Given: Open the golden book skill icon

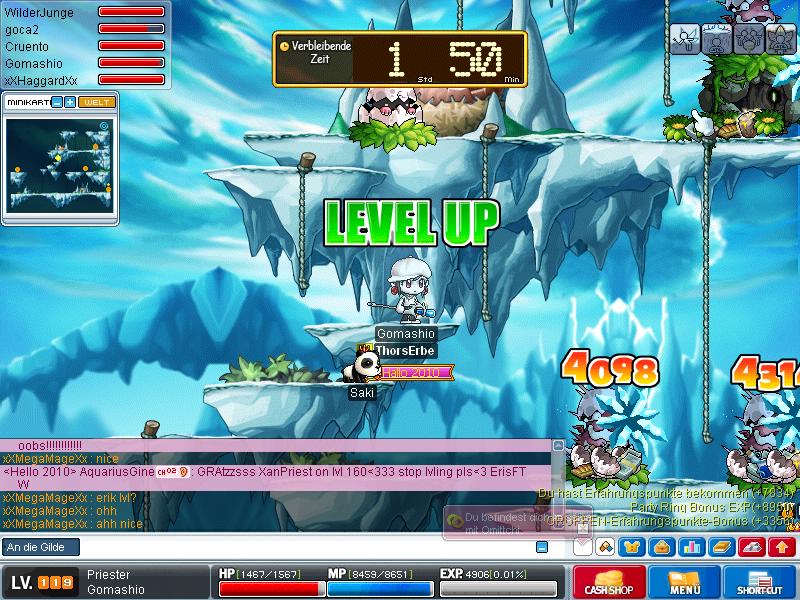Looking at the screenshot, I should click(722, 547).
